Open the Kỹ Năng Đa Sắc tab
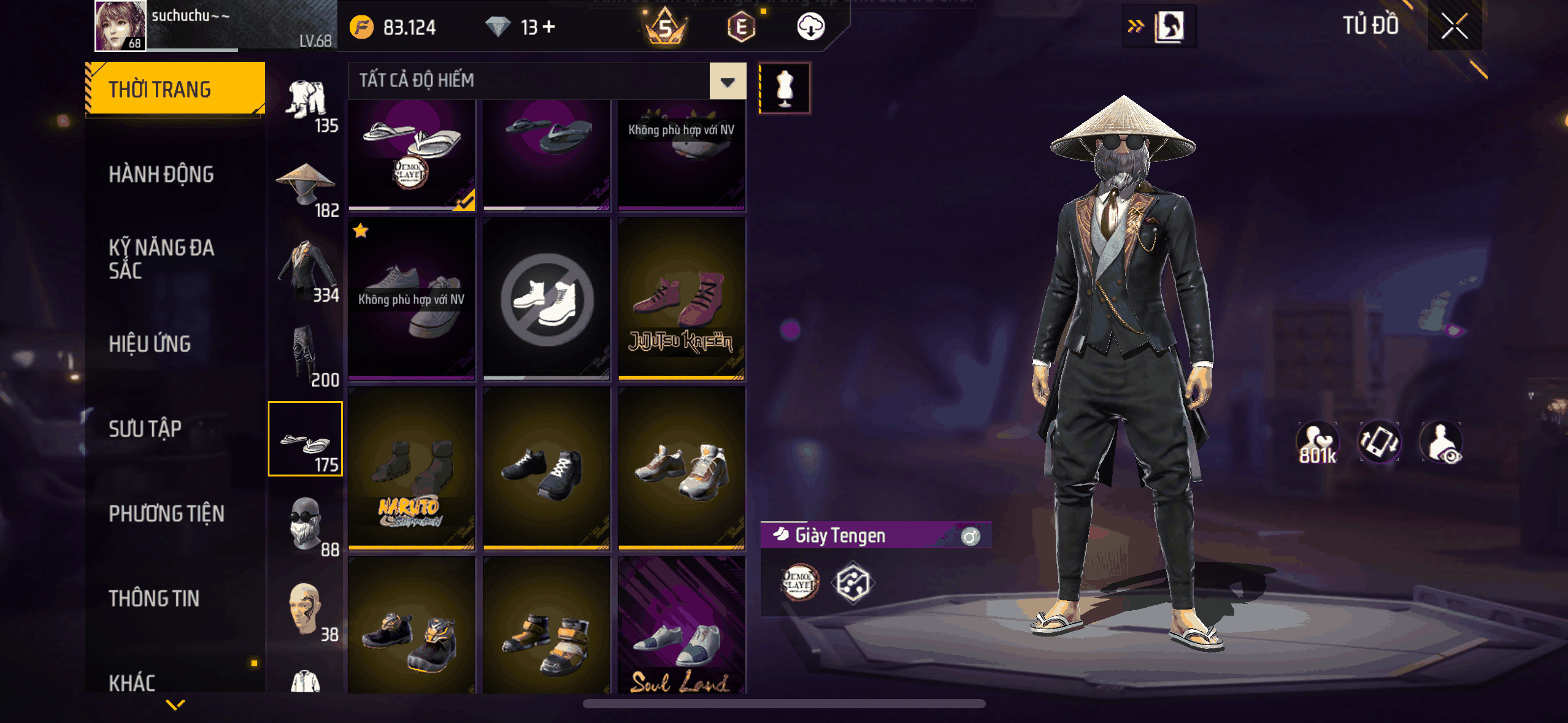Image resolution: width=1568 pixels, height=723 pixels. (x=161, y=259)
